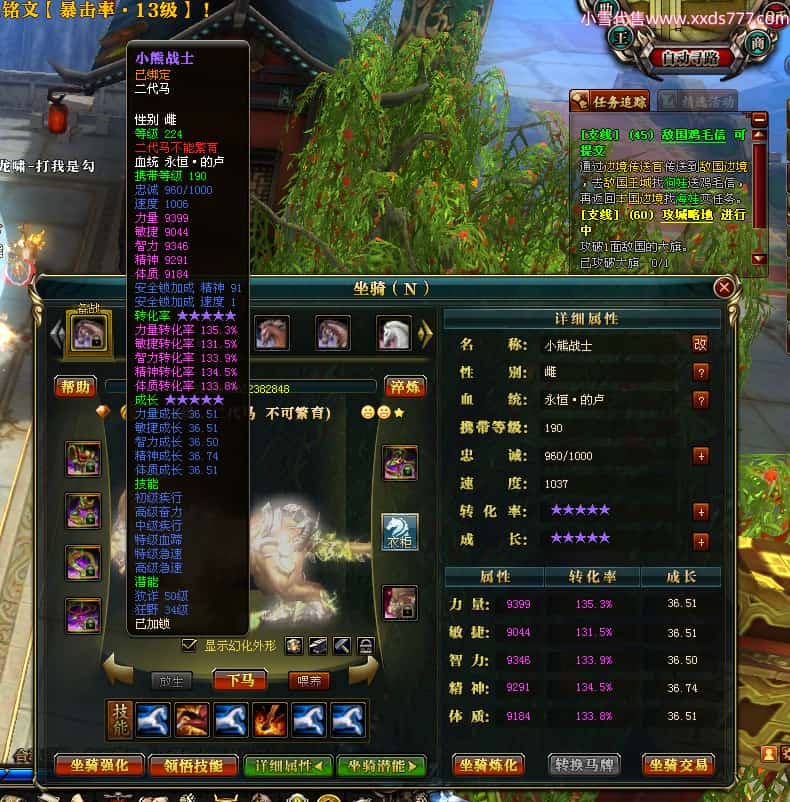Switch to the 精选活动 tab
The height and width of the screenshot is (802, 790).
(x=697, y=101)
